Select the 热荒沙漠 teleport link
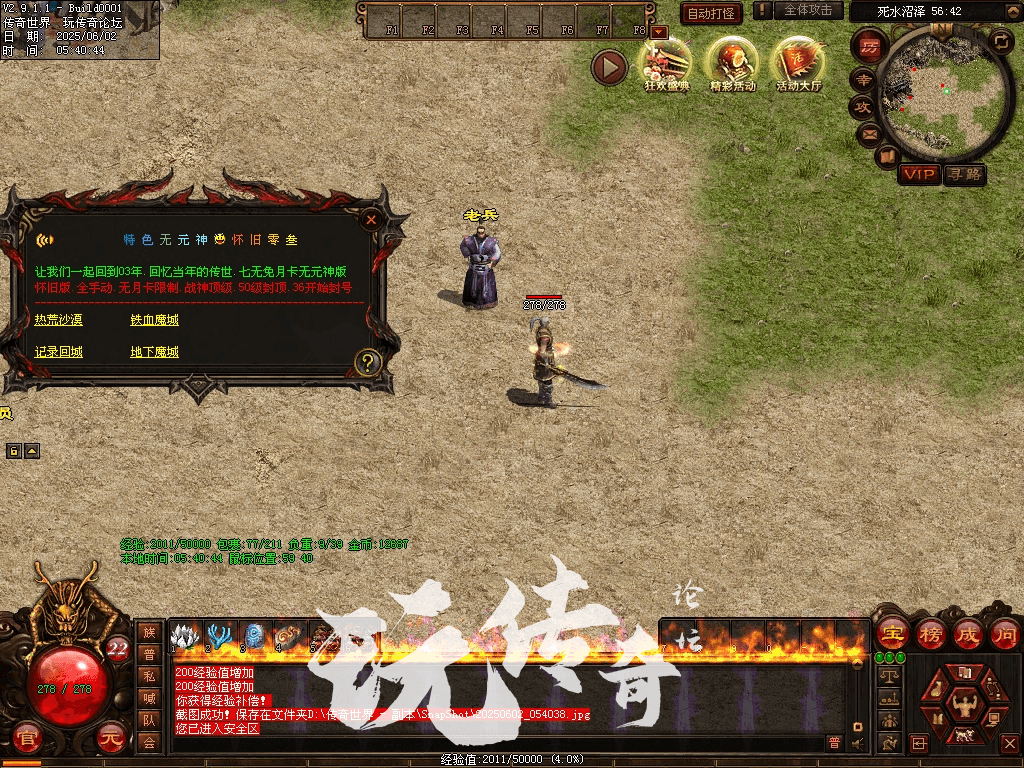The width and height of the screenshot is (1024, 768). [58, 320]
